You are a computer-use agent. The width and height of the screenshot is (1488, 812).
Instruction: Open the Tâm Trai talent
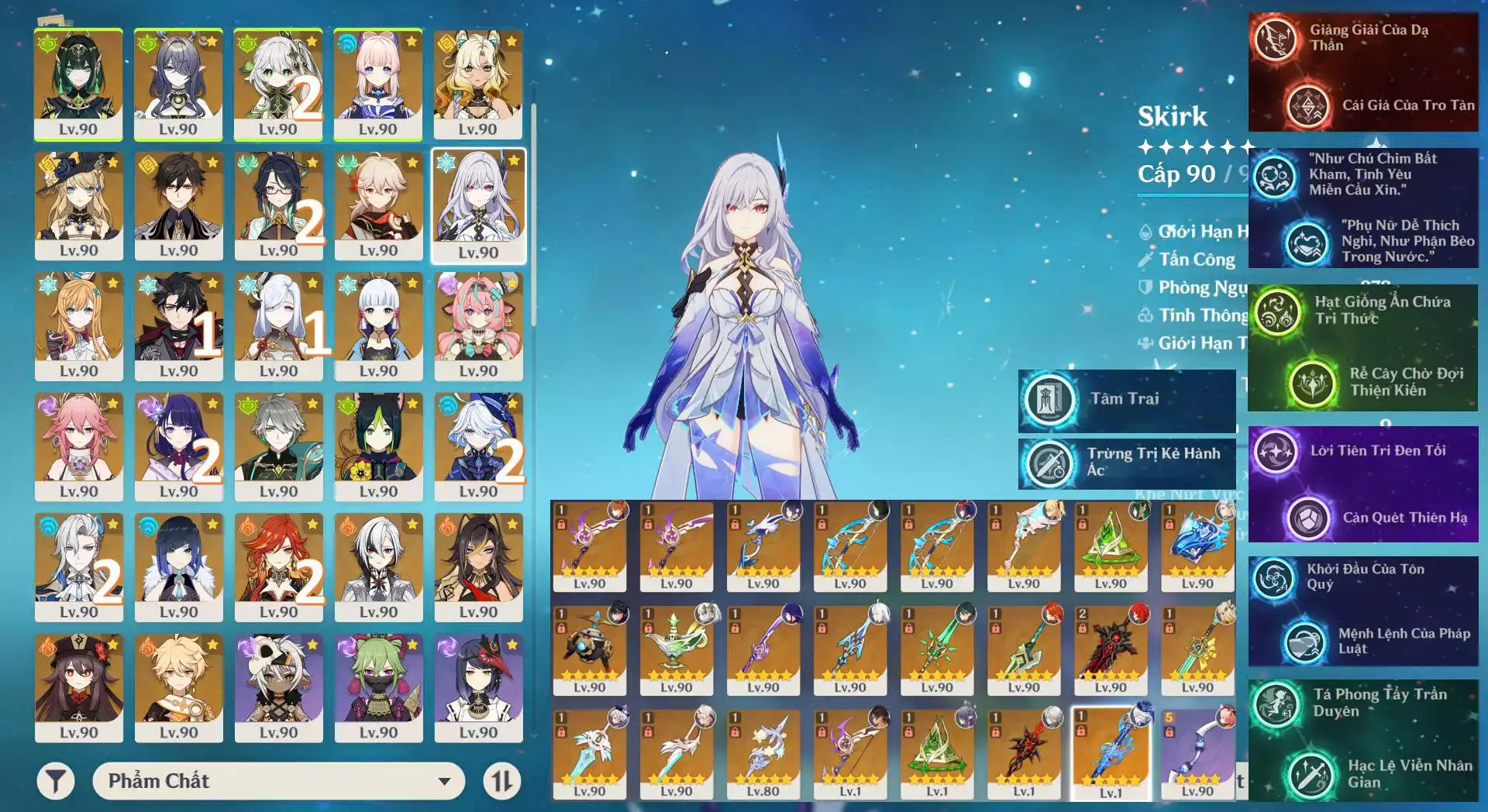point(1126,400)
